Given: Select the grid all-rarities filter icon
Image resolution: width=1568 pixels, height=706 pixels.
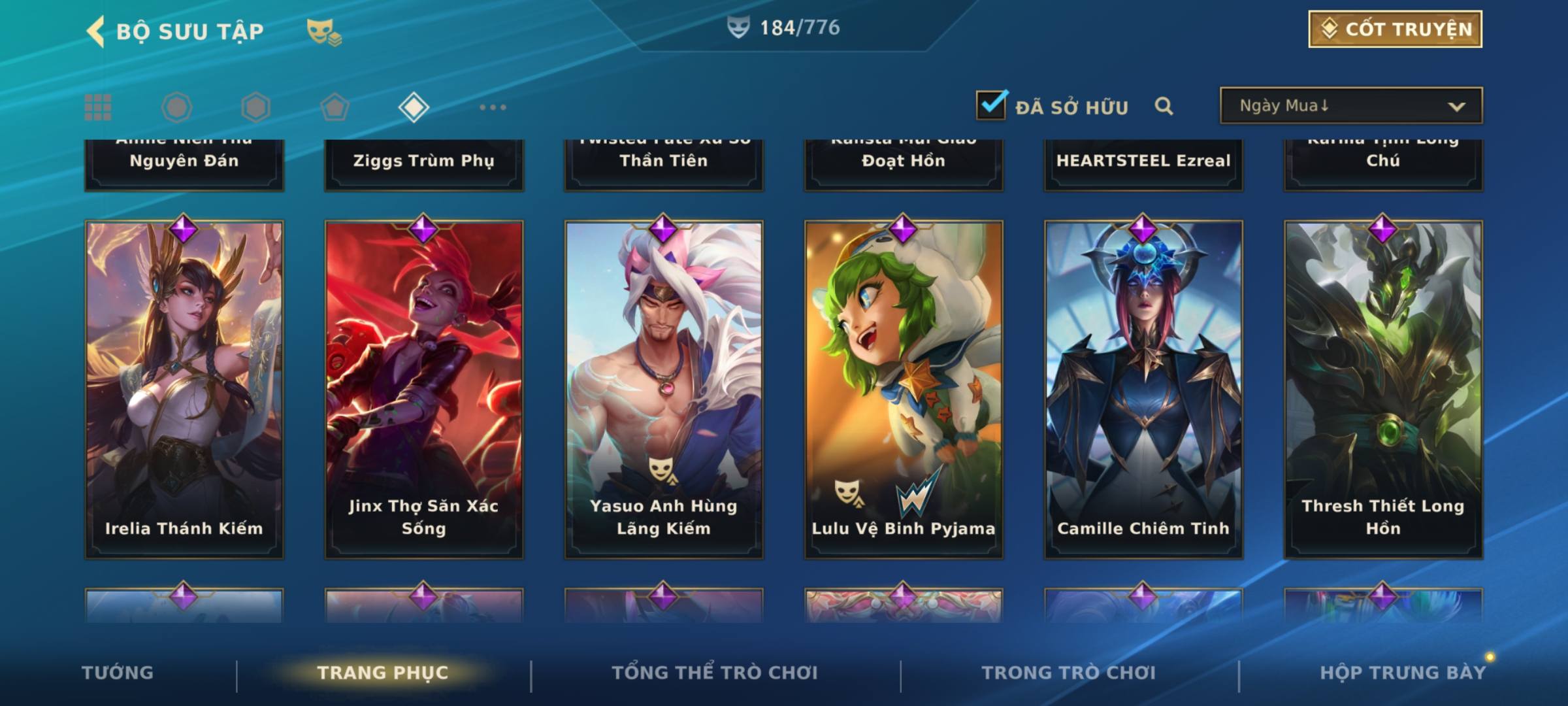Looking at the screenshot, I should pyautogui.click(x=98, y=107).
